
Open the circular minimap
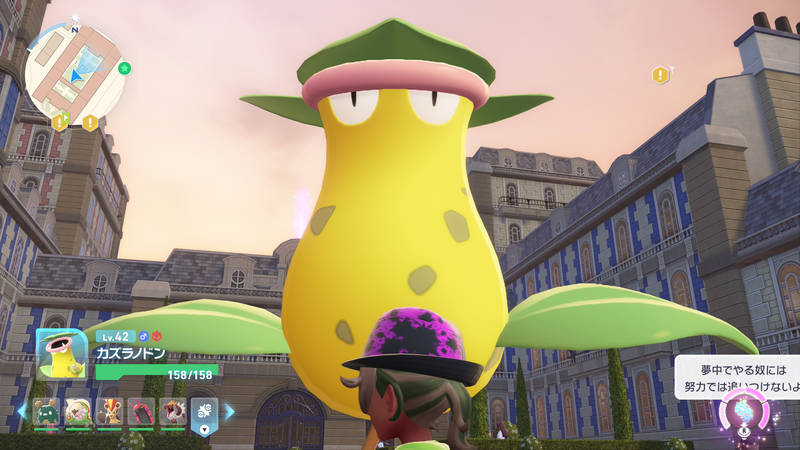[73, 73]
